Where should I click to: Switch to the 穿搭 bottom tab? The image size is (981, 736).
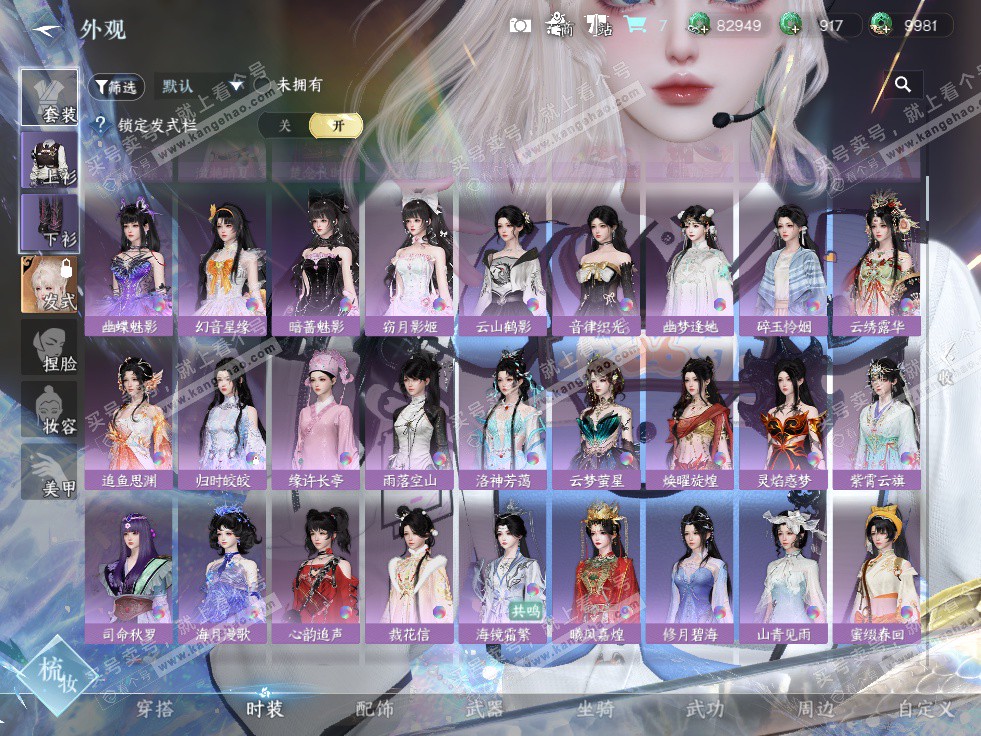tap(155, 709)
